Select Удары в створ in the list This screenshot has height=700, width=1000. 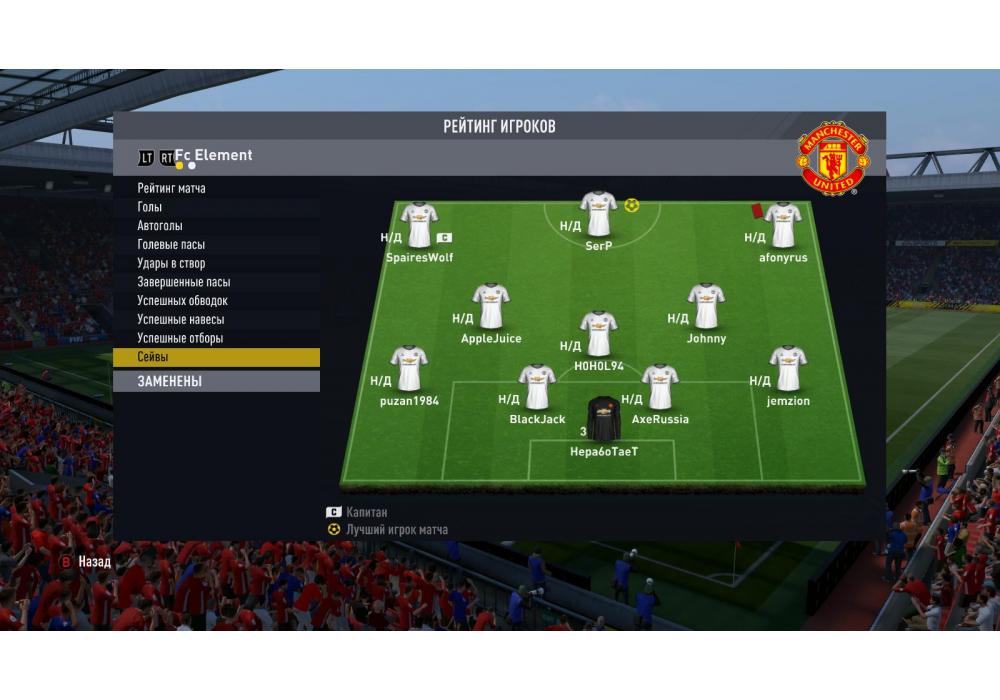[x=171, y=263]
